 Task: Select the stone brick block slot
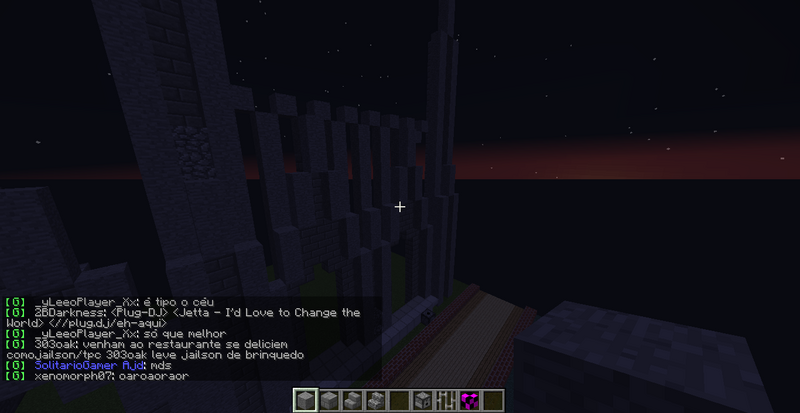[330, 400]
